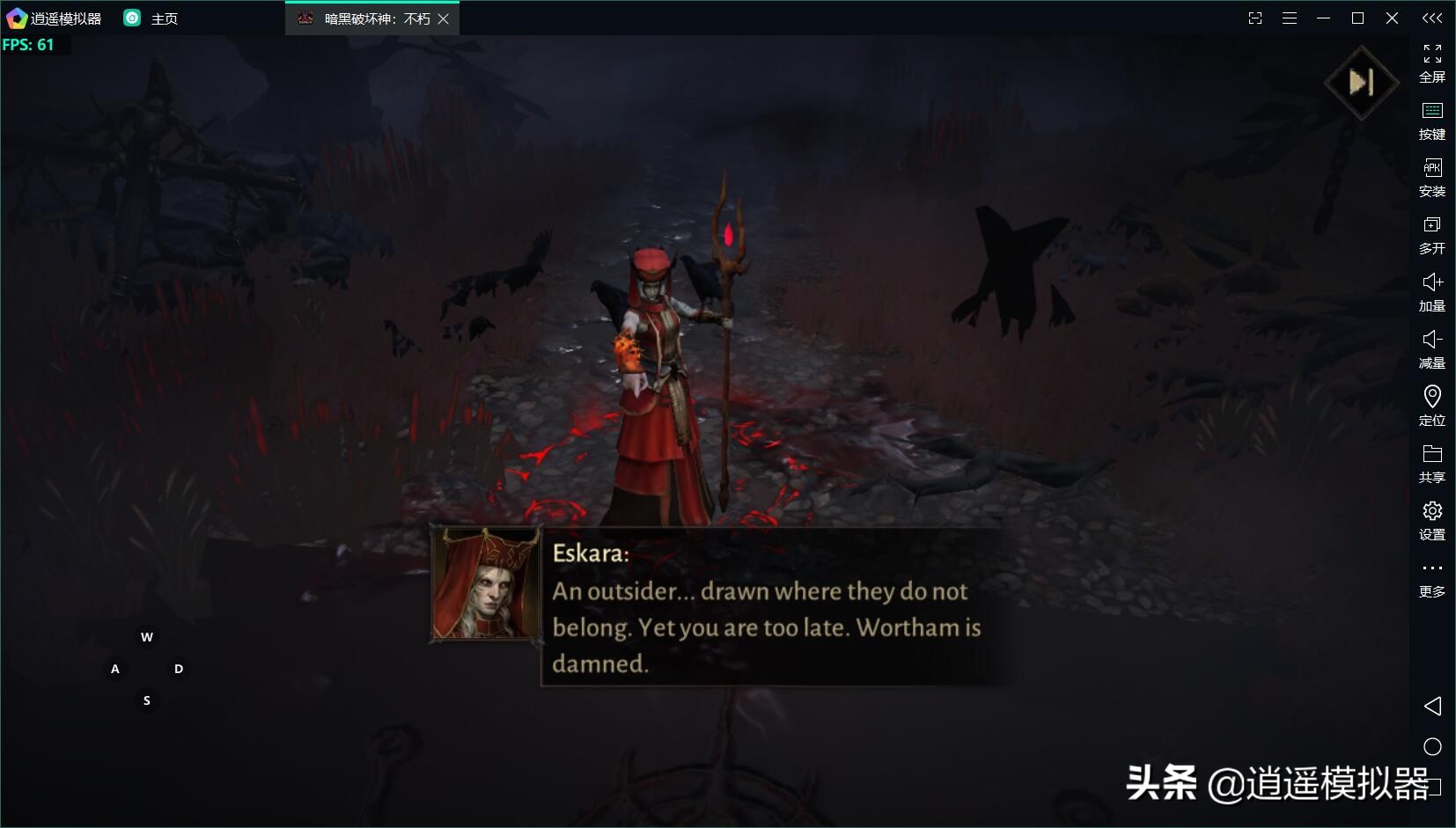Viewport: 1456px width, 828px height.
Task: Close the game tab in the emulator
Action: [444, 18]
